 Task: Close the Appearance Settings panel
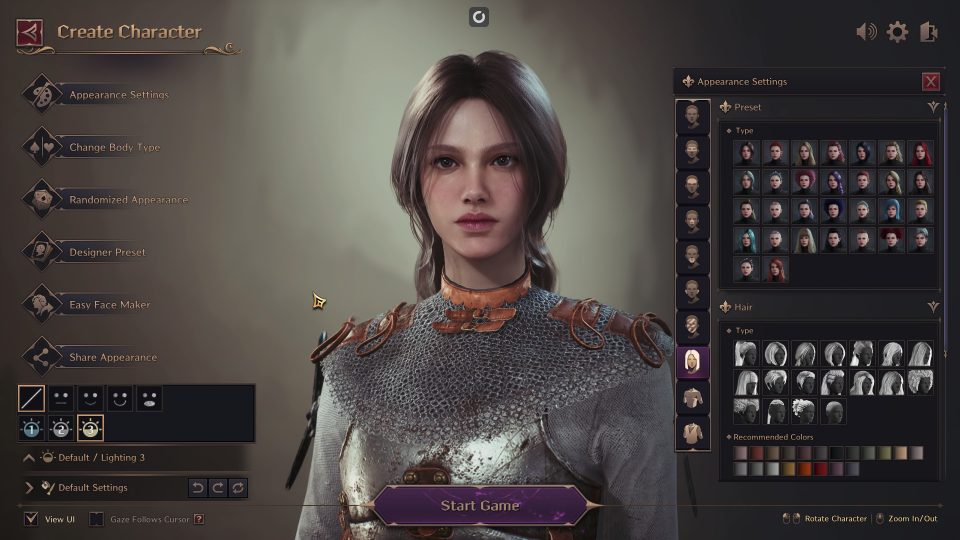click(x=931, y=82)
